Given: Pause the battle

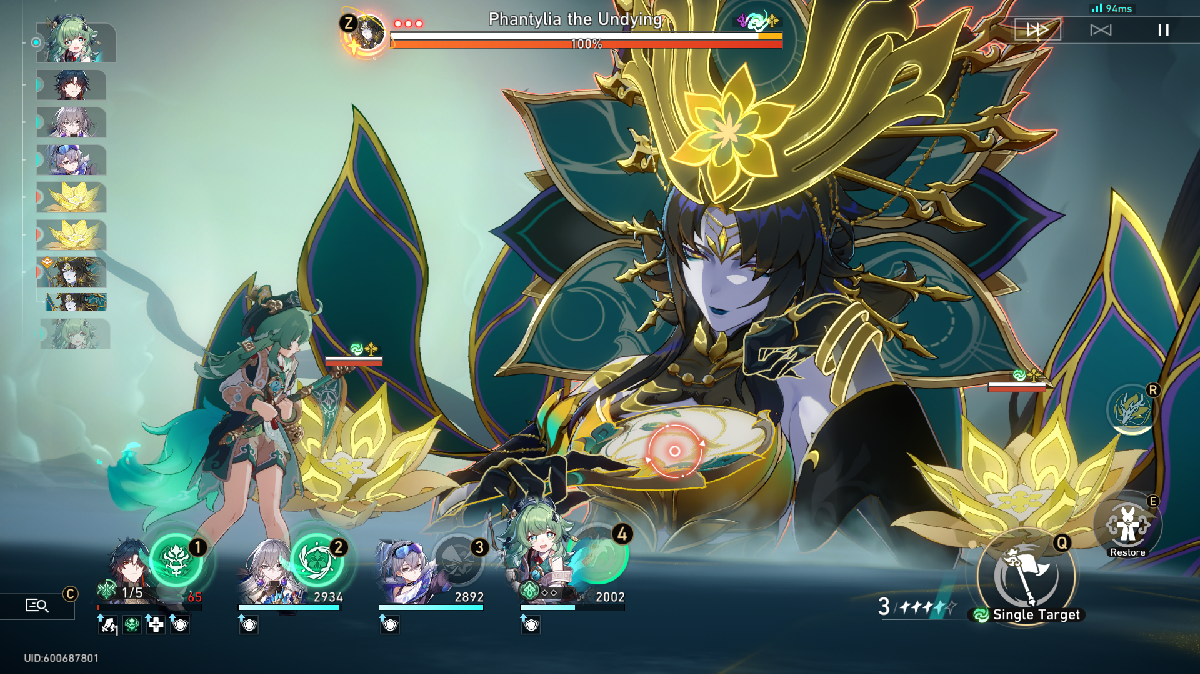Looking at the screenshot, I should 1163,30.
